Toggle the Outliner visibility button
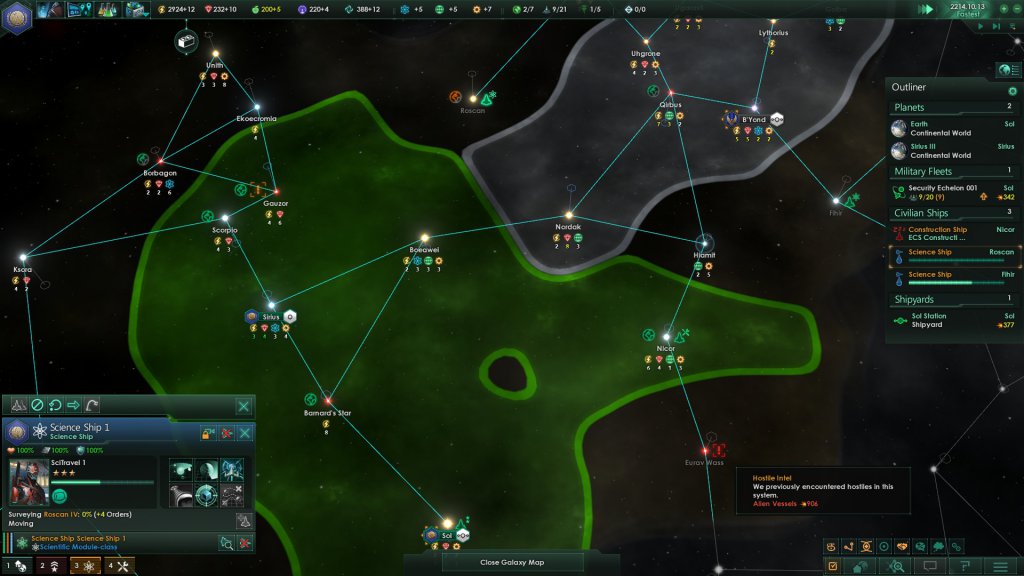 [1004, 69]
